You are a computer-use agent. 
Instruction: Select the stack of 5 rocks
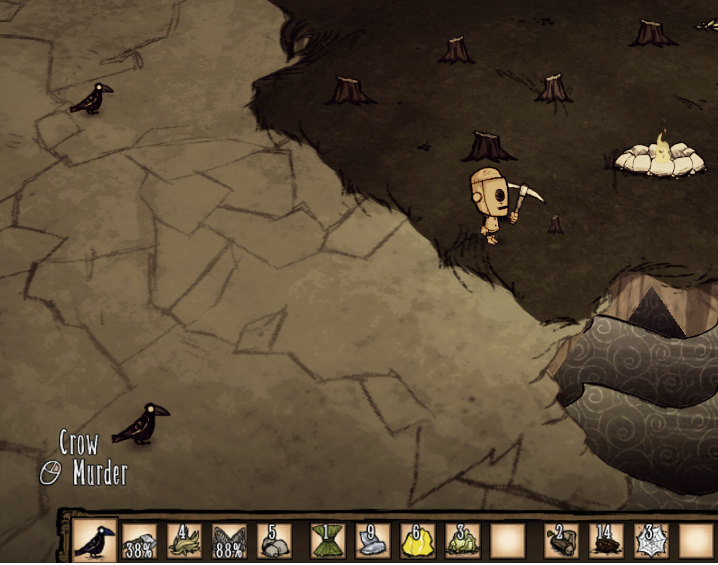pos(274,541)
